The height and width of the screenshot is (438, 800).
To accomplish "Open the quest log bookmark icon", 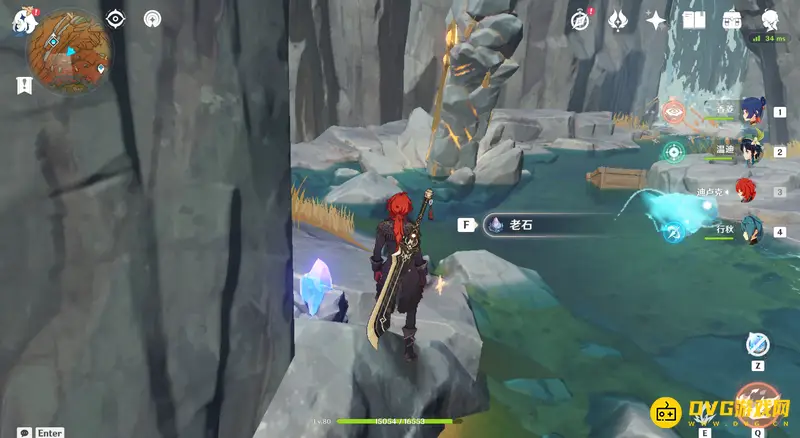I will tap(23, 85).
